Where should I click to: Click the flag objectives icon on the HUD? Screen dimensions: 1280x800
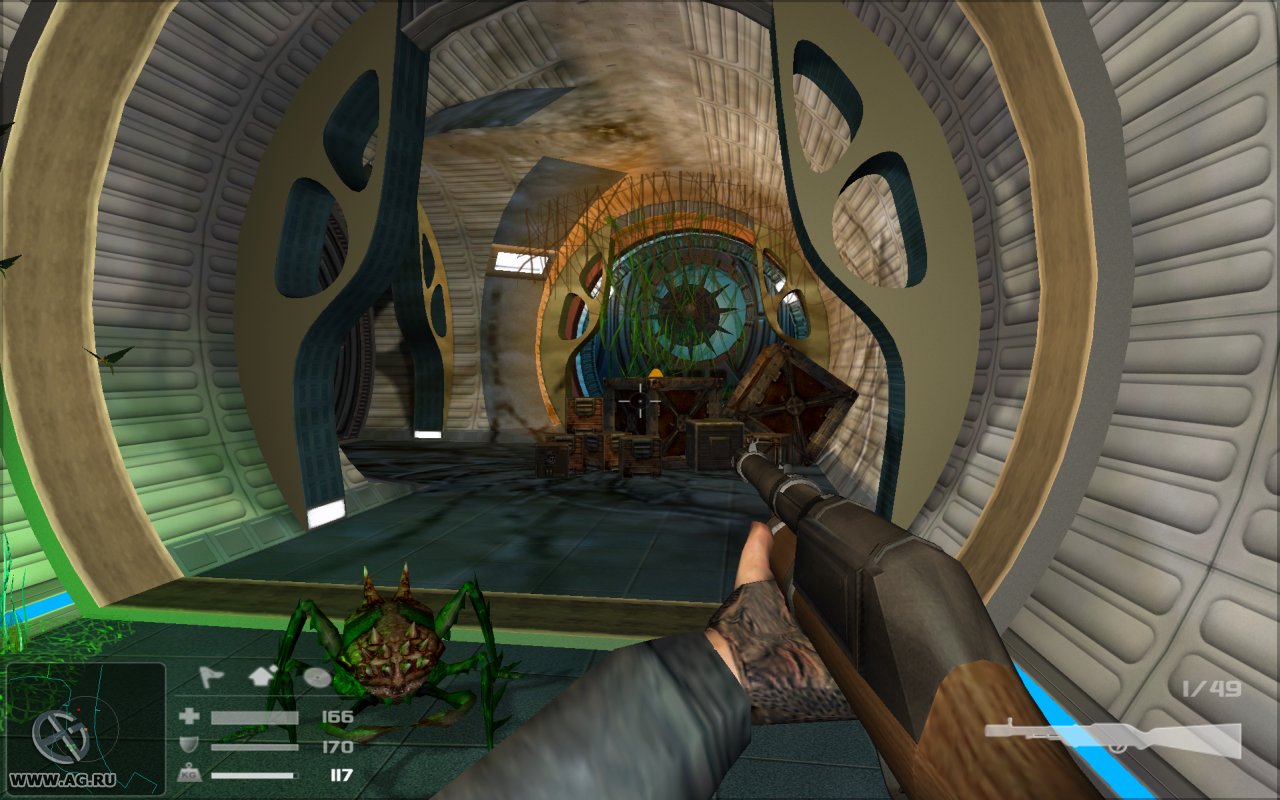pos(211,676)
